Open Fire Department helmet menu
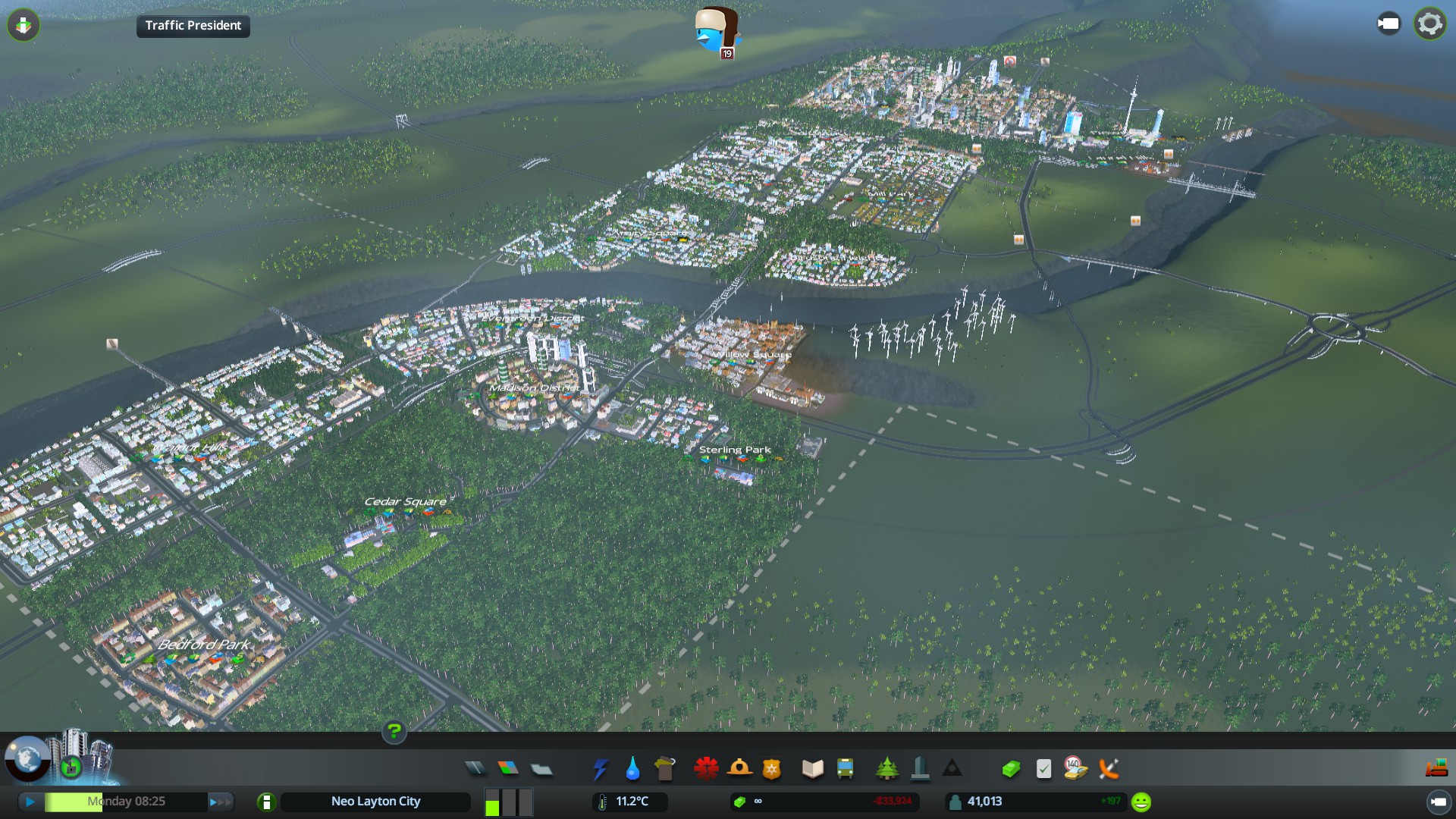This screenshot has width=1456, height=819. [739, 769]
